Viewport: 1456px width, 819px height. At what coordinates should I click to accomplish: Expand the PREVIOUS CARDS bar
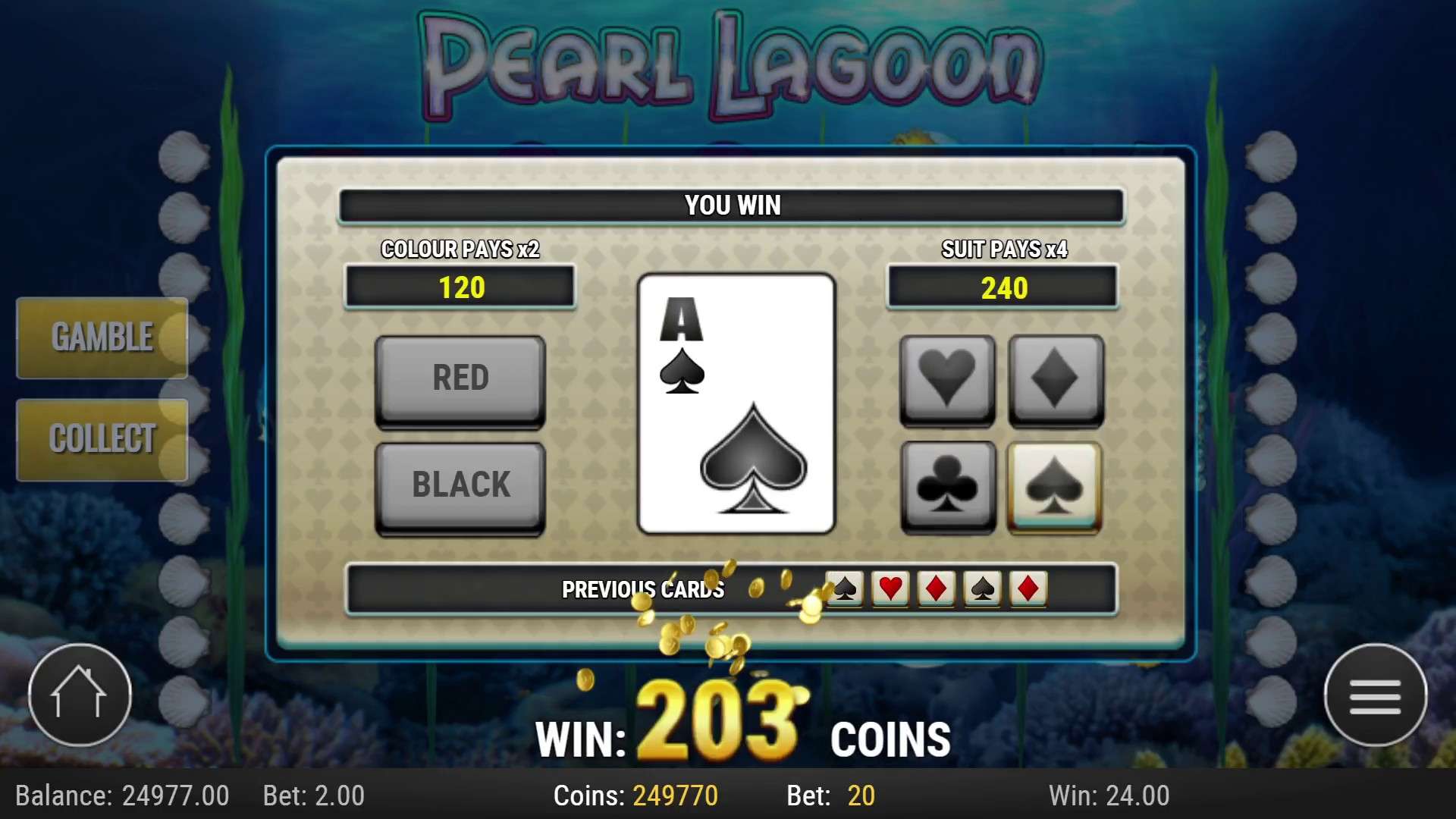(642, 589)
